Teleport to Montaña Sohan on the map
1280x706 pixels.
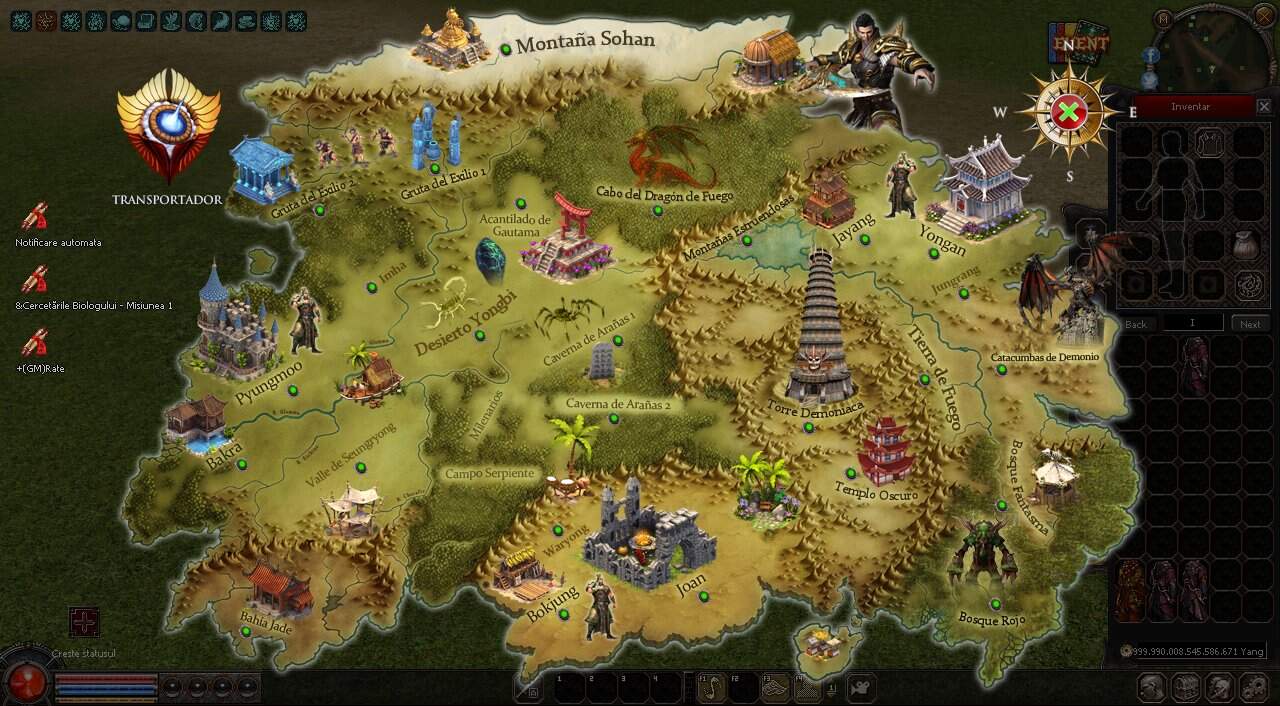coord(507,48)
